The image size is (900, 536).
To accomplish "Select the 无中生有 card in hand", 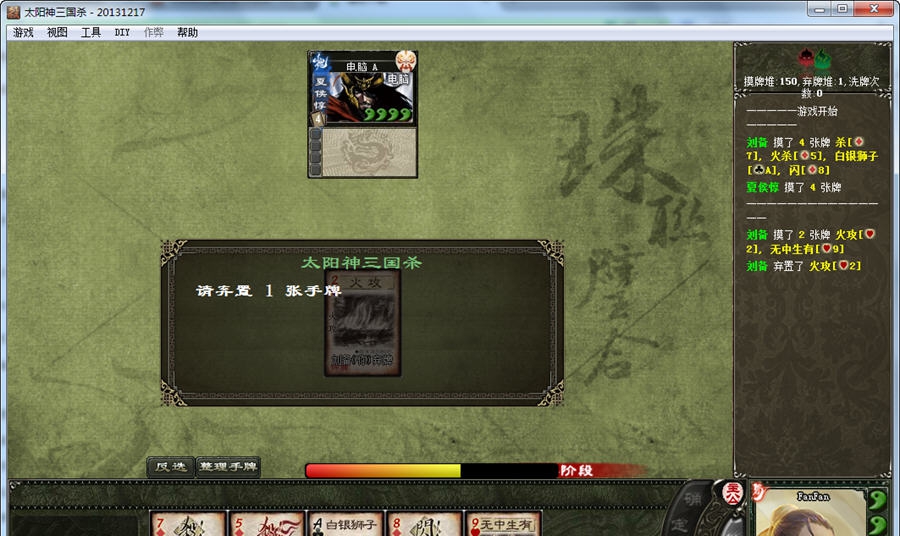I will coord(503,524).
